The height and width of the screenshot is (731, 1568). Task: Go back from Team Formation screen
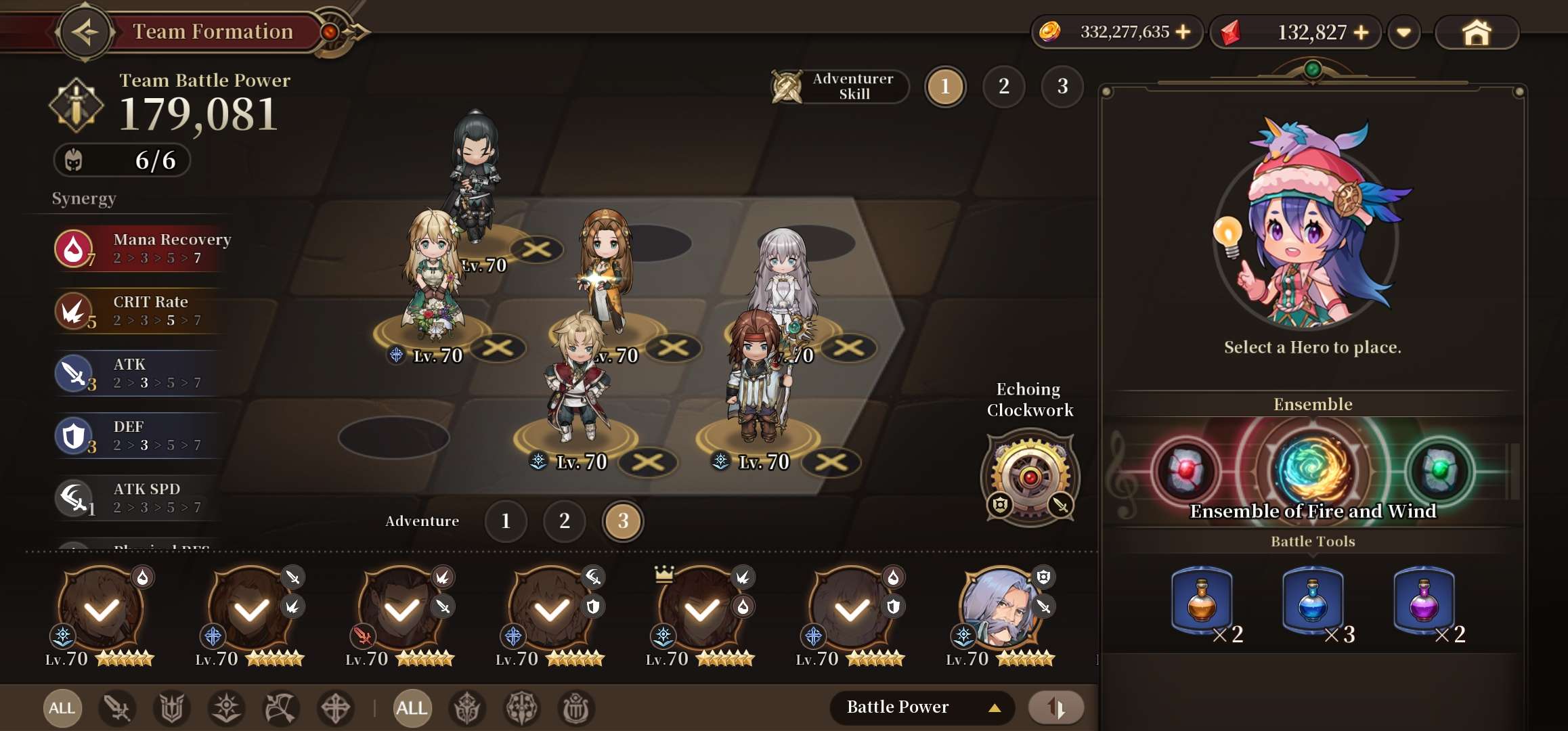84,32
